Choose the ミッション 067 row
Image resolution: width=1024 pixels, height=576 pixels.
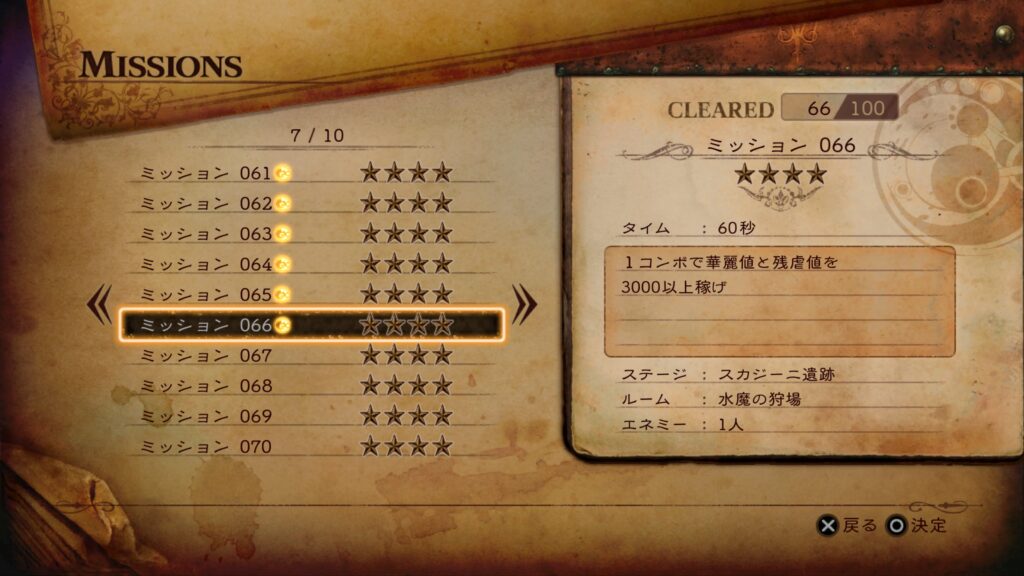tap(310, 355)
